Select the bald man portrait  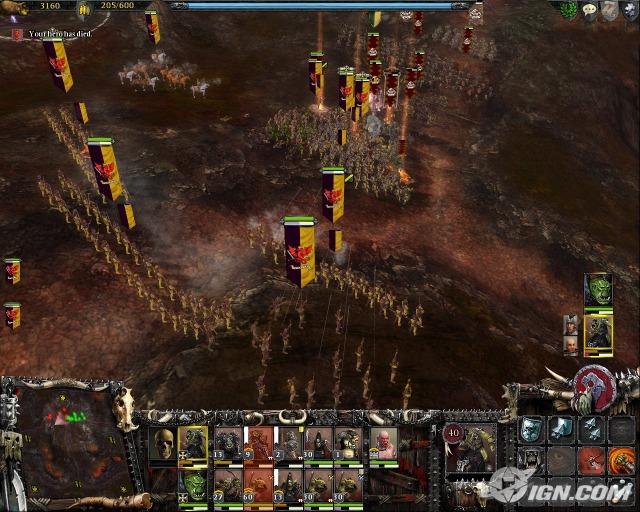(570, 345)
